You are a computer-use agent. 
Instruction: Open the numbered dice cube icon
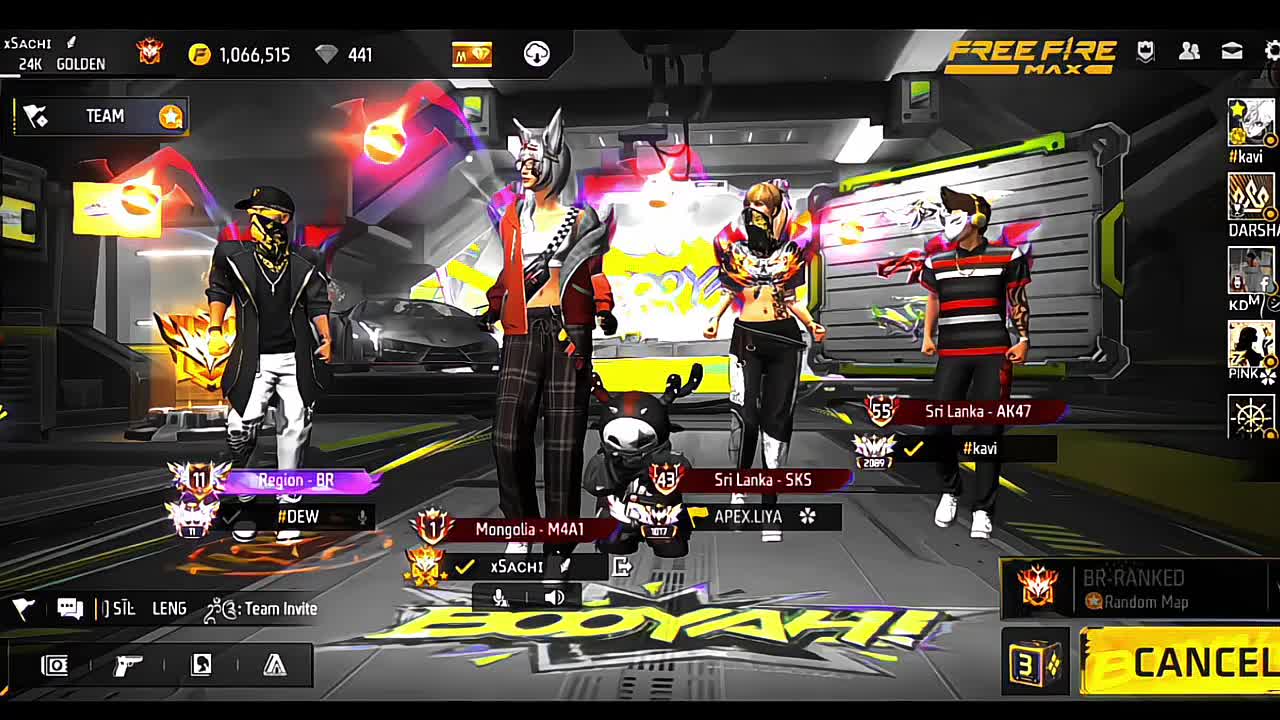[x=1035, y=663]
